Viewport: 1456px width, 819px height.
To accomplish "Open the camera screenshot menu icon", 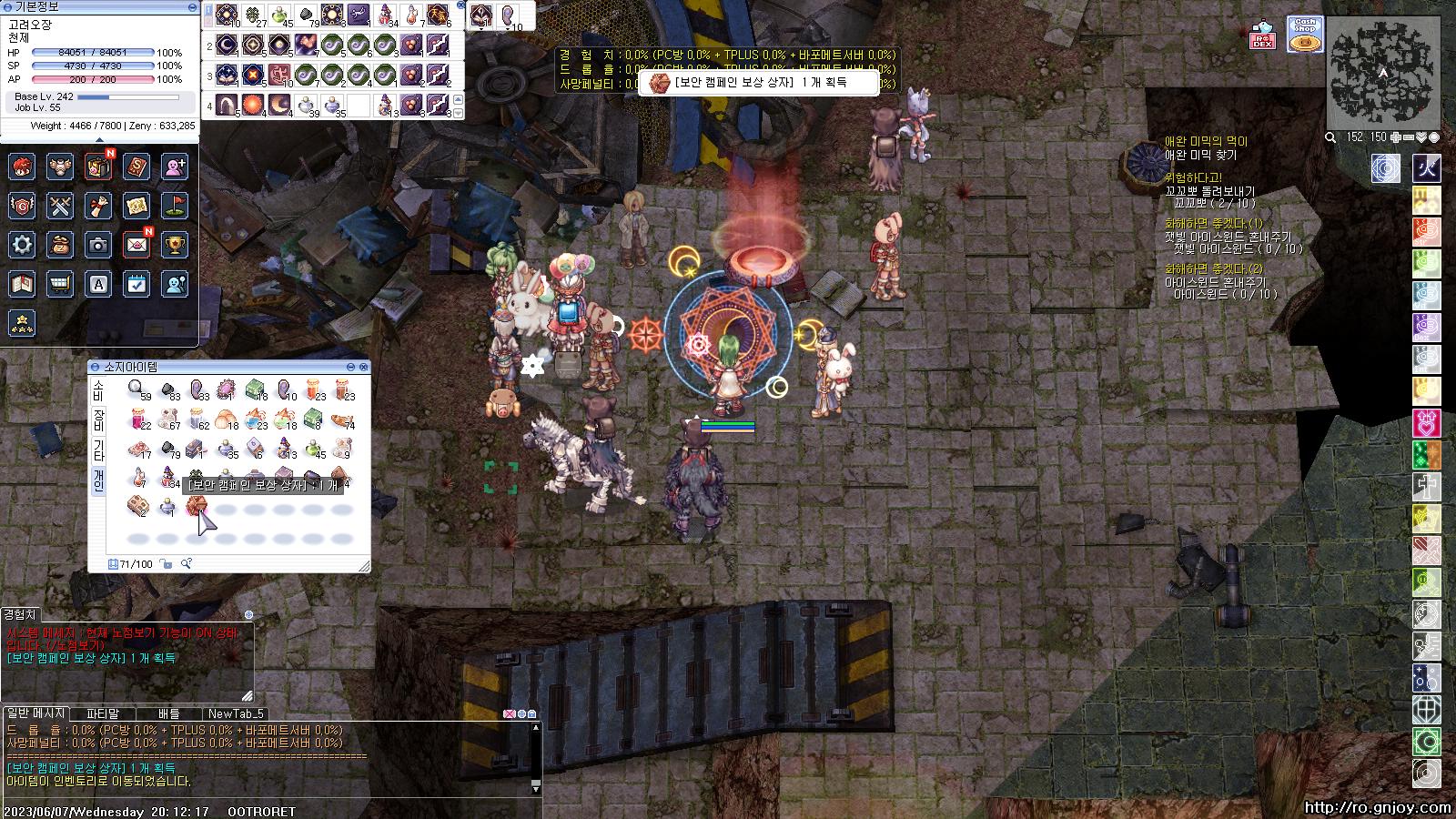I will tap(98, 244).
